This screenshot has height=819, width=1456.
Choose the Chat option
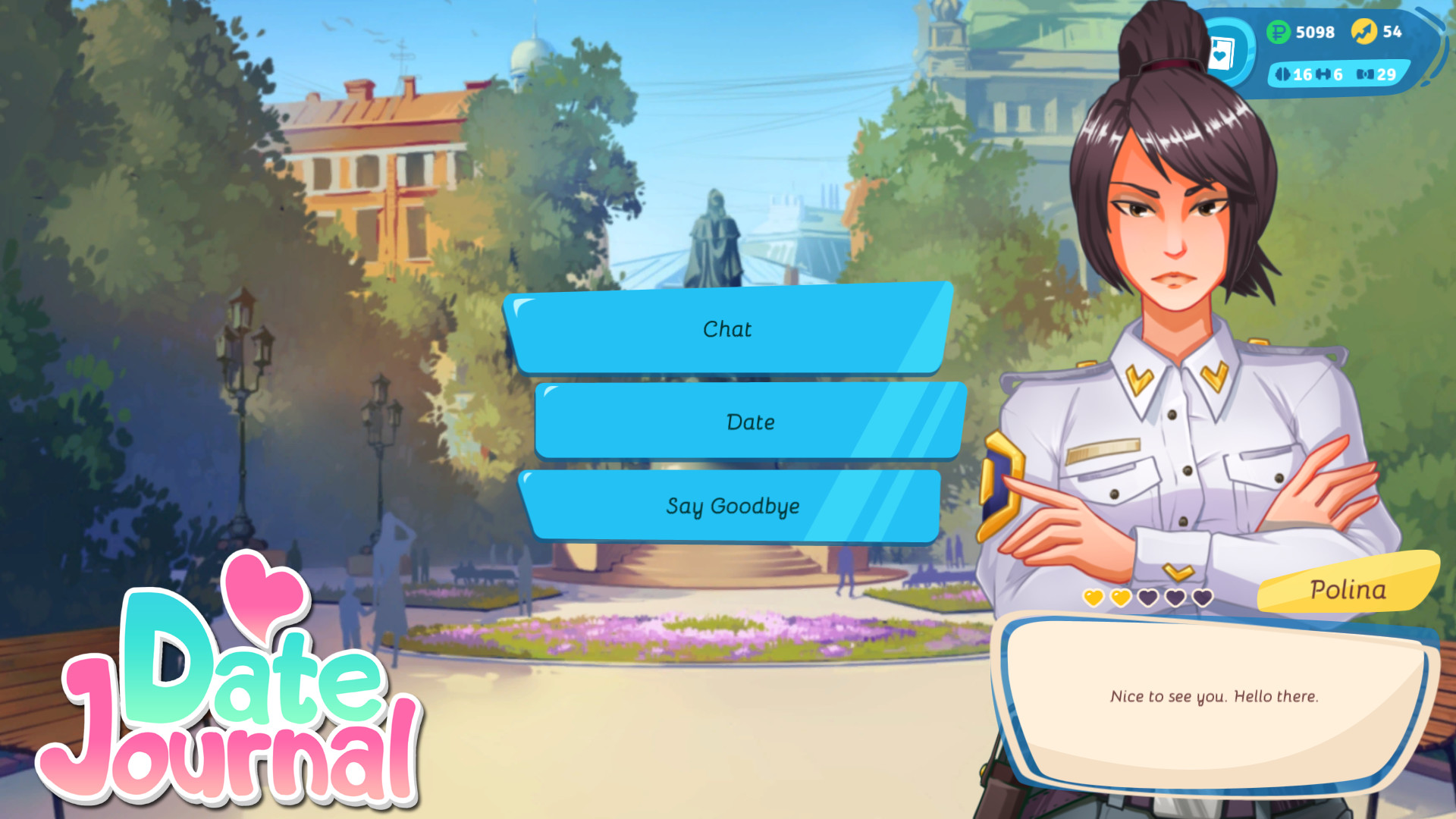pos(729,329)
